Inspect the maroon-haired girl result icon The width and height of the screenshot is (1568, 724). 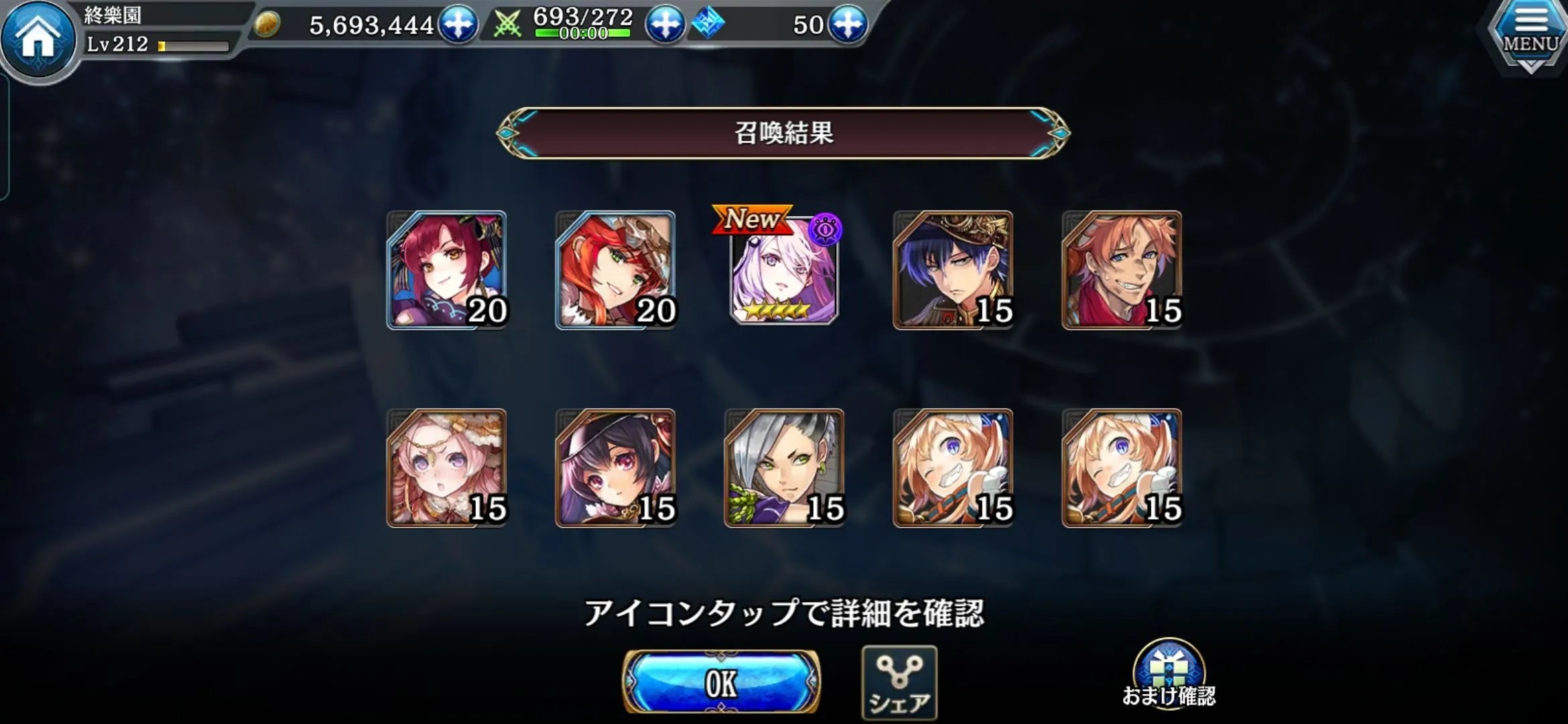pyautogui.click(x=447, y=270)
